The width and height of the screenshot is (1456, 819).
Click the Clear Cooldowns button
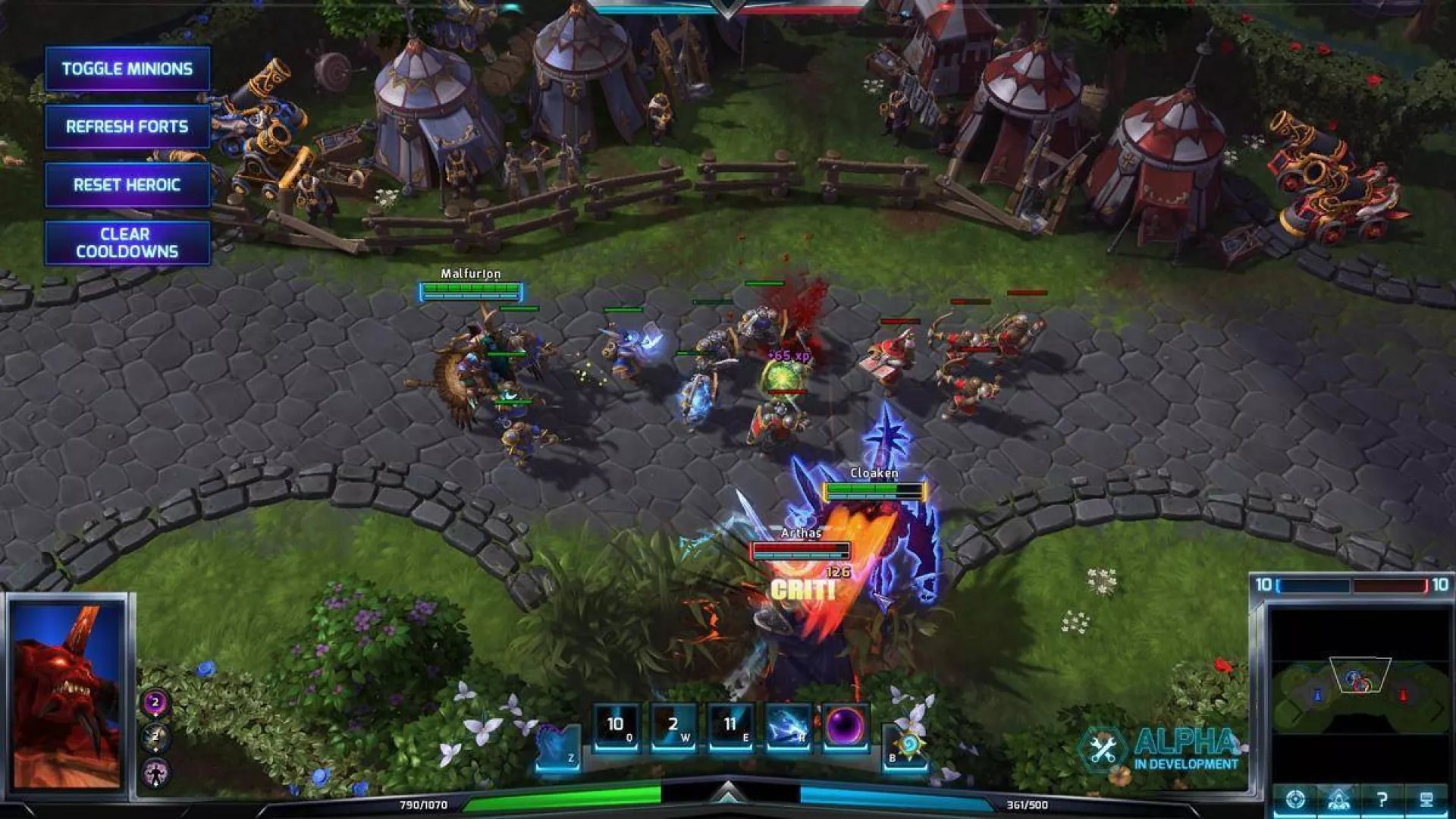pos(127,243)
